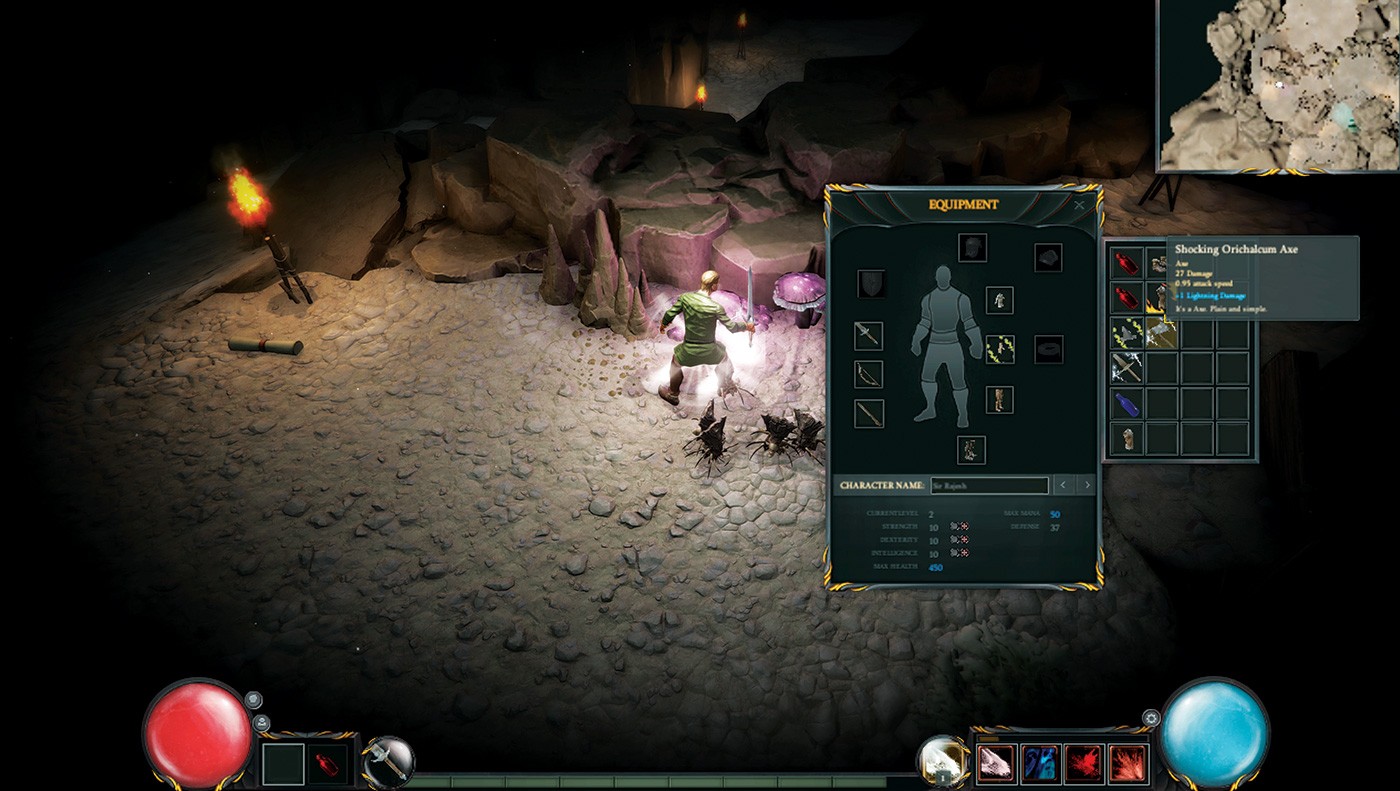Screen dimensions: 1400x791
Task: Pick the blue mana potion in inventory
Action: (x=1128, y=403)
